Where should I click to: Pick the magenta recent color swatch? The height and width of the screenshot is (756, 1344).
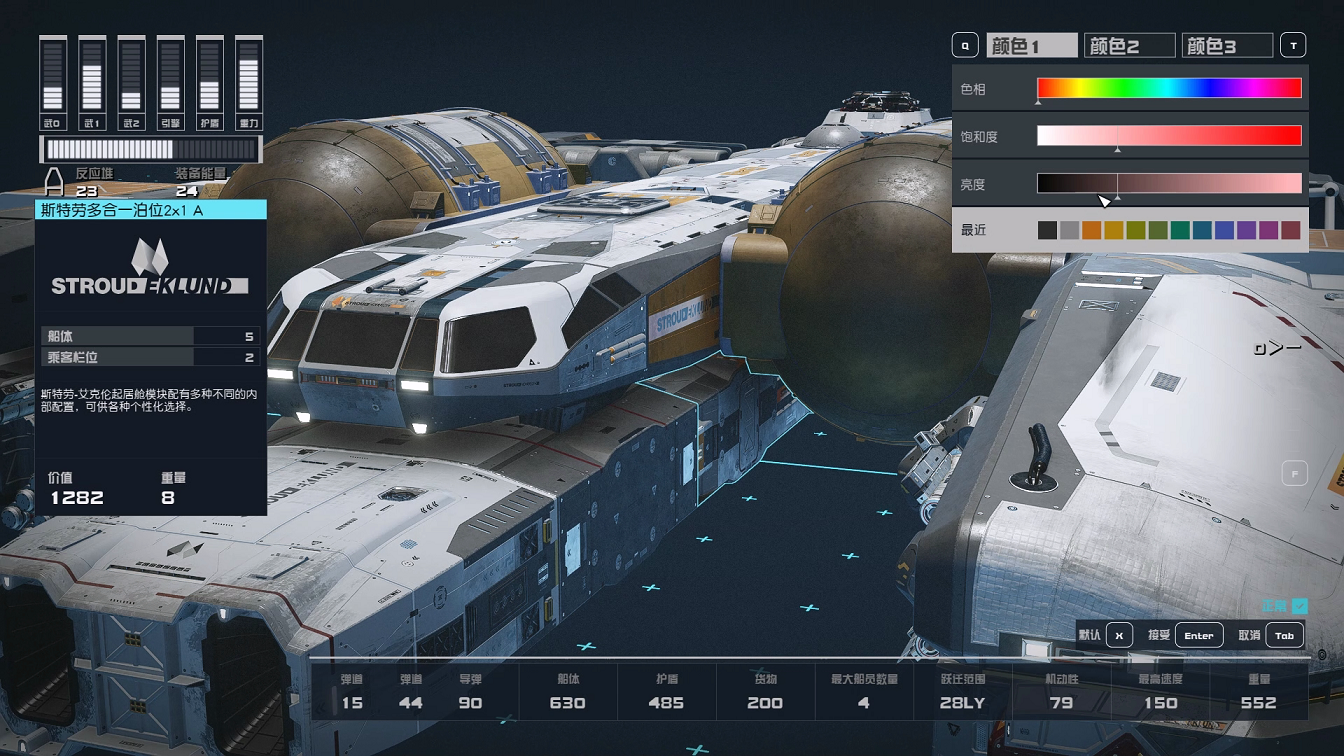(1269, 230)
